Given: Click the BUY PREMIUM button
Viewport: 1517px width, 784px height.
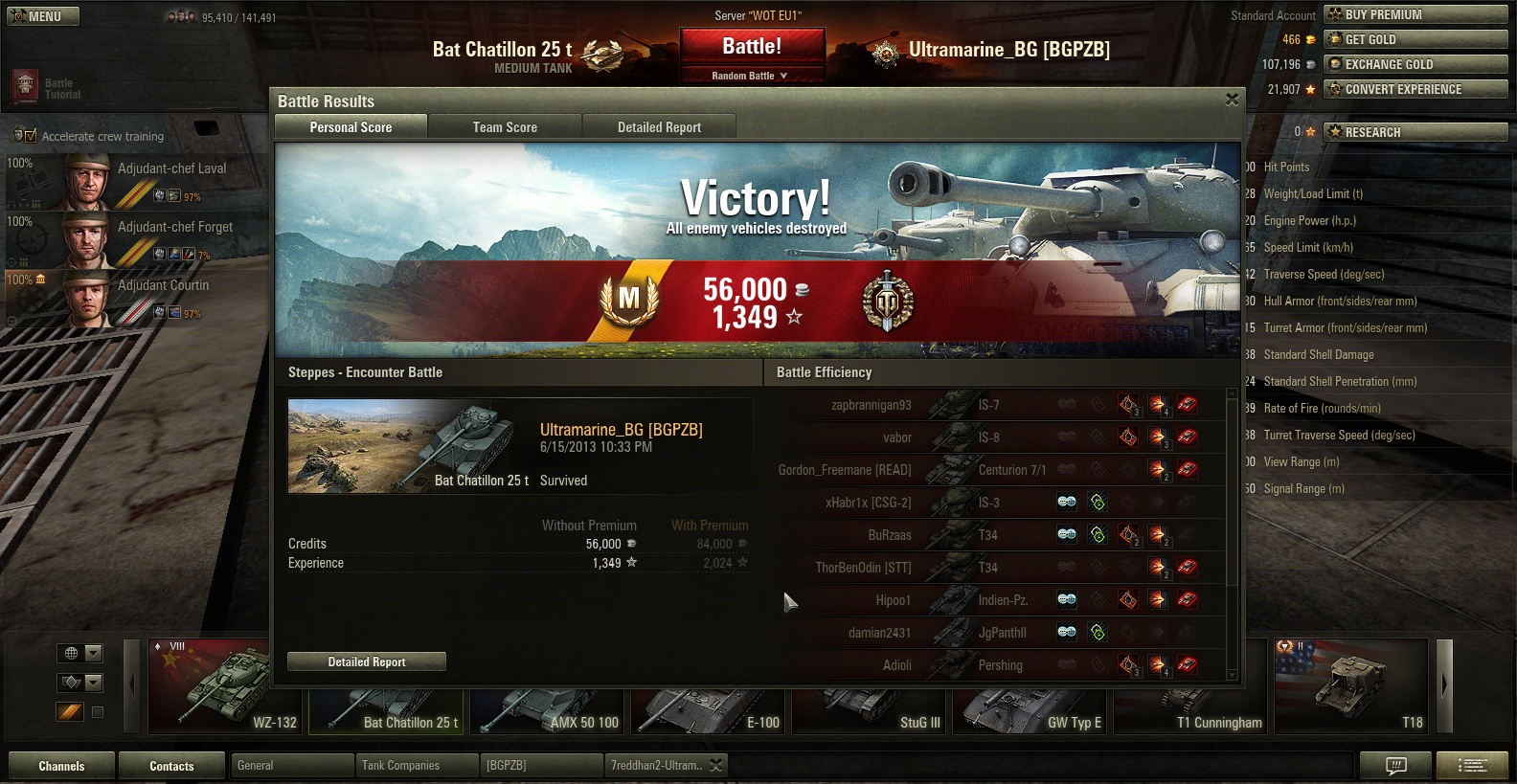Looking at the screenshot, I should [x=1415, y=14].
